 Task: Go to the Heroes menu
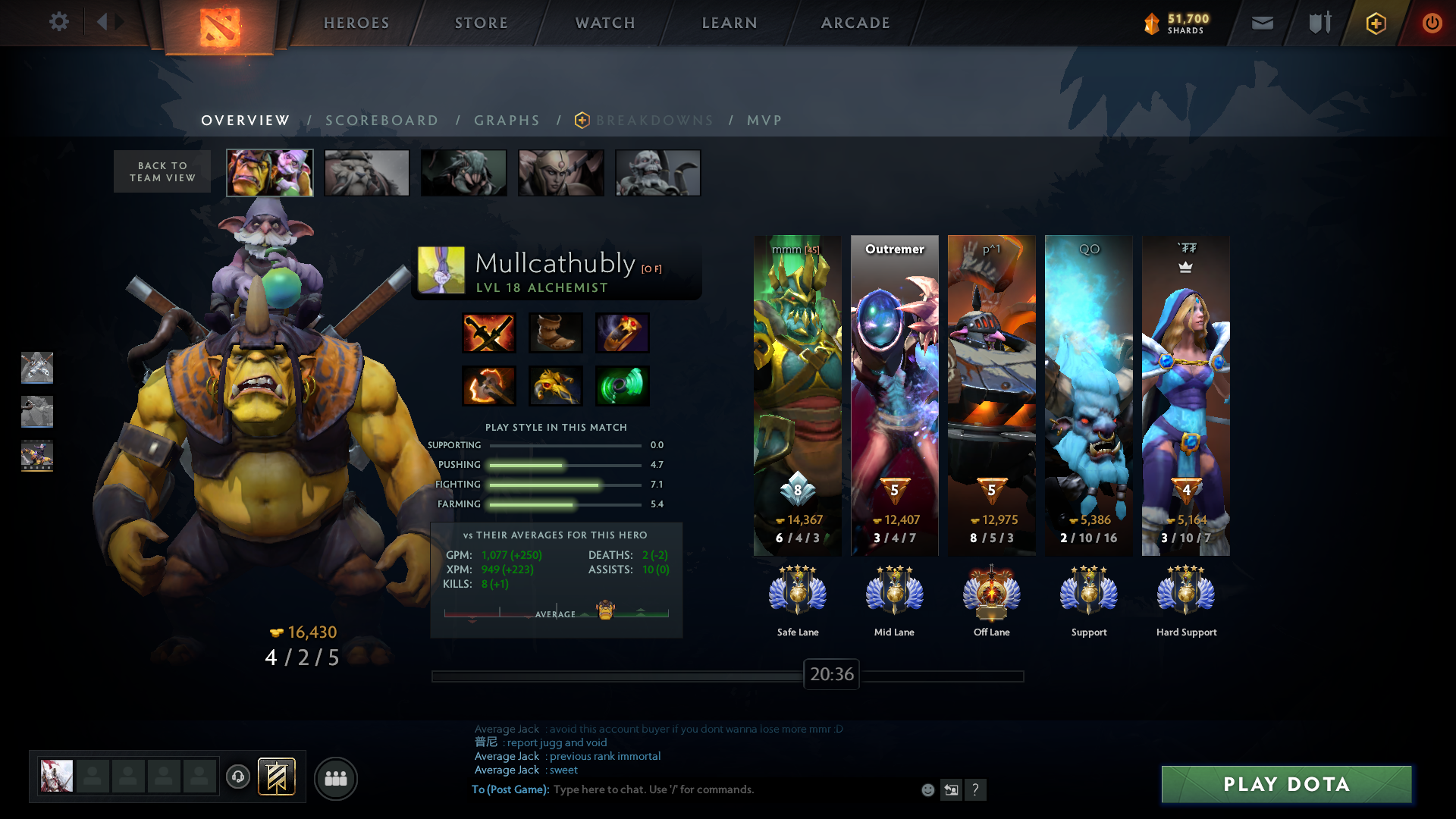click(x=356, y=23)
